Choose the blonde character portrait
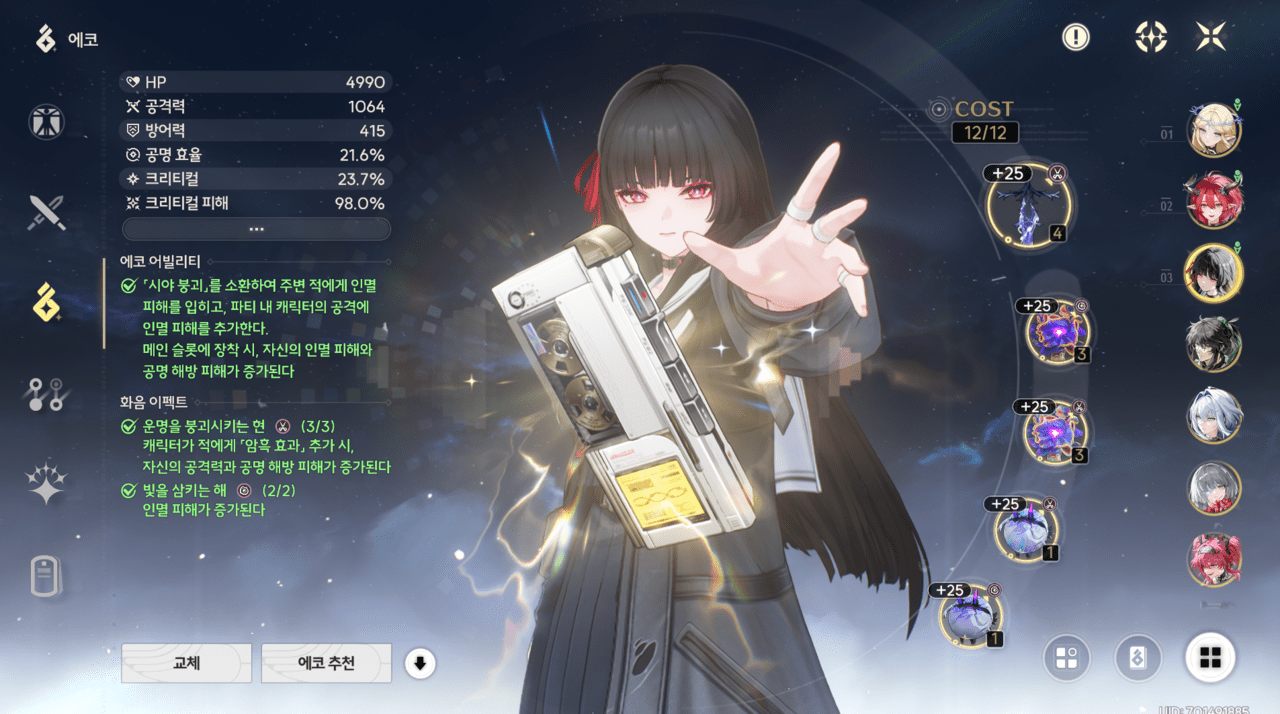This screenshot has width=1280, height=714. 1214,131
